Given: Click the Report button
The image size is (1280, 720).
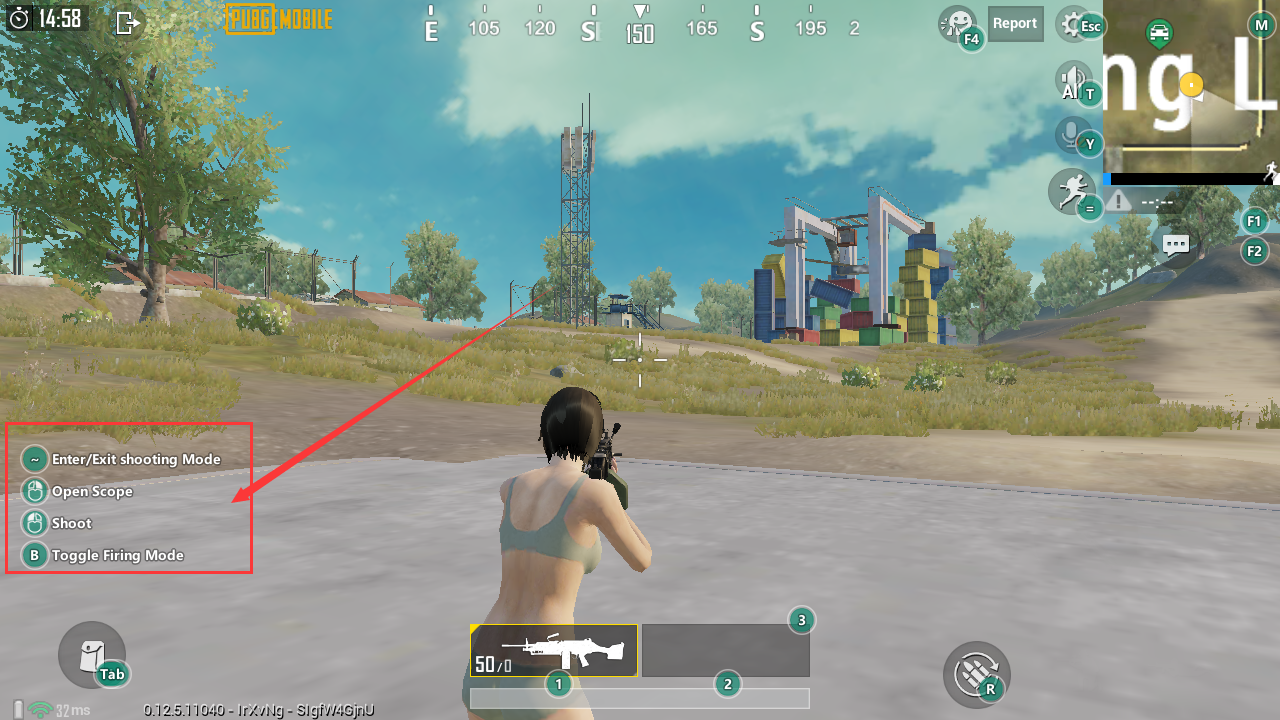Looking at the screenshot, I should click(1015, 24).
